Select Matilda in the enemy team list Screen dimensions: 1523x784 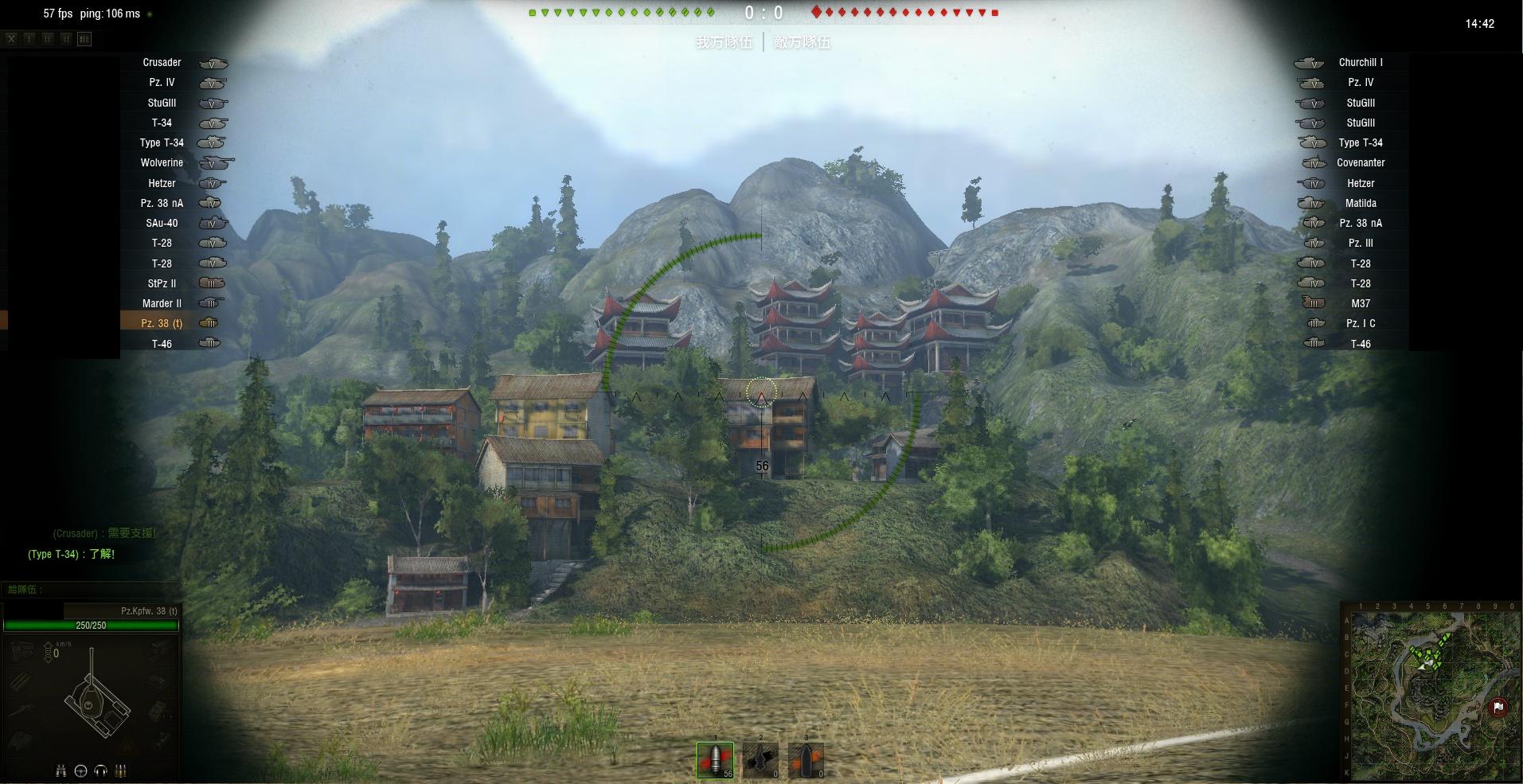point(1360,203)
